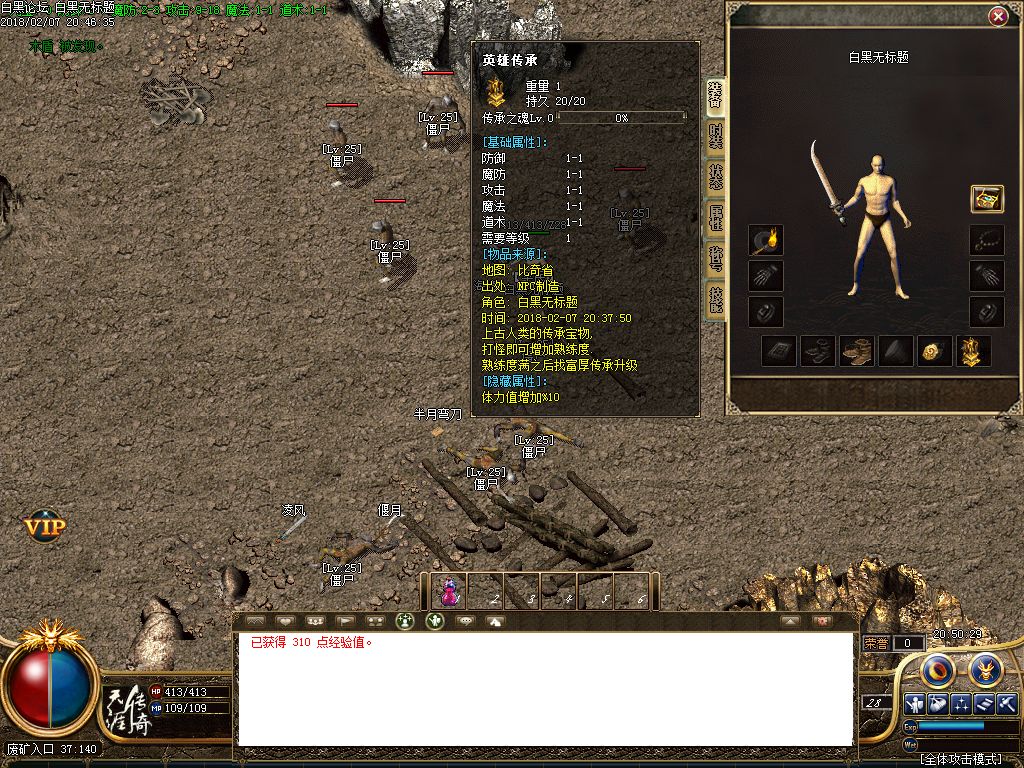1024x768 pixels.
Task: Switch to the 状态 status tab
Action: tap(715, 176)
